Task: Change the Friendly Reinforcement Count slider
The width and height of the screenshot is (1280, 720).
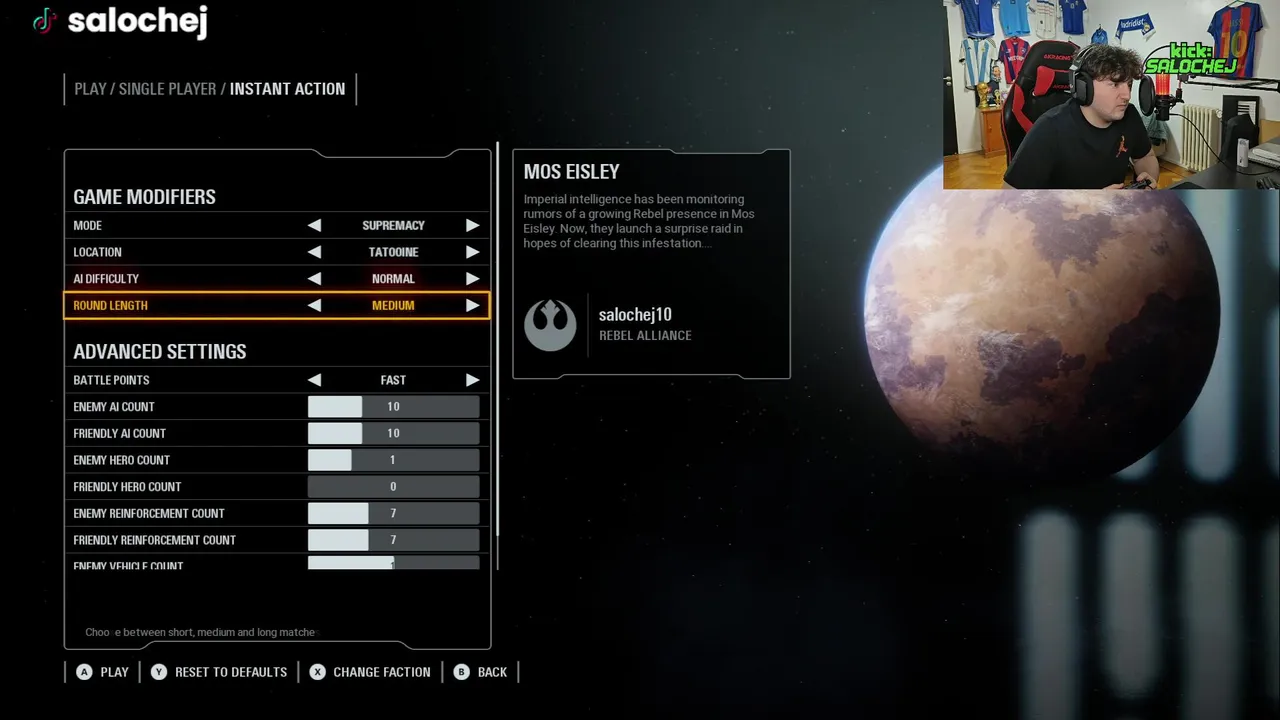Action: point(393,540)
